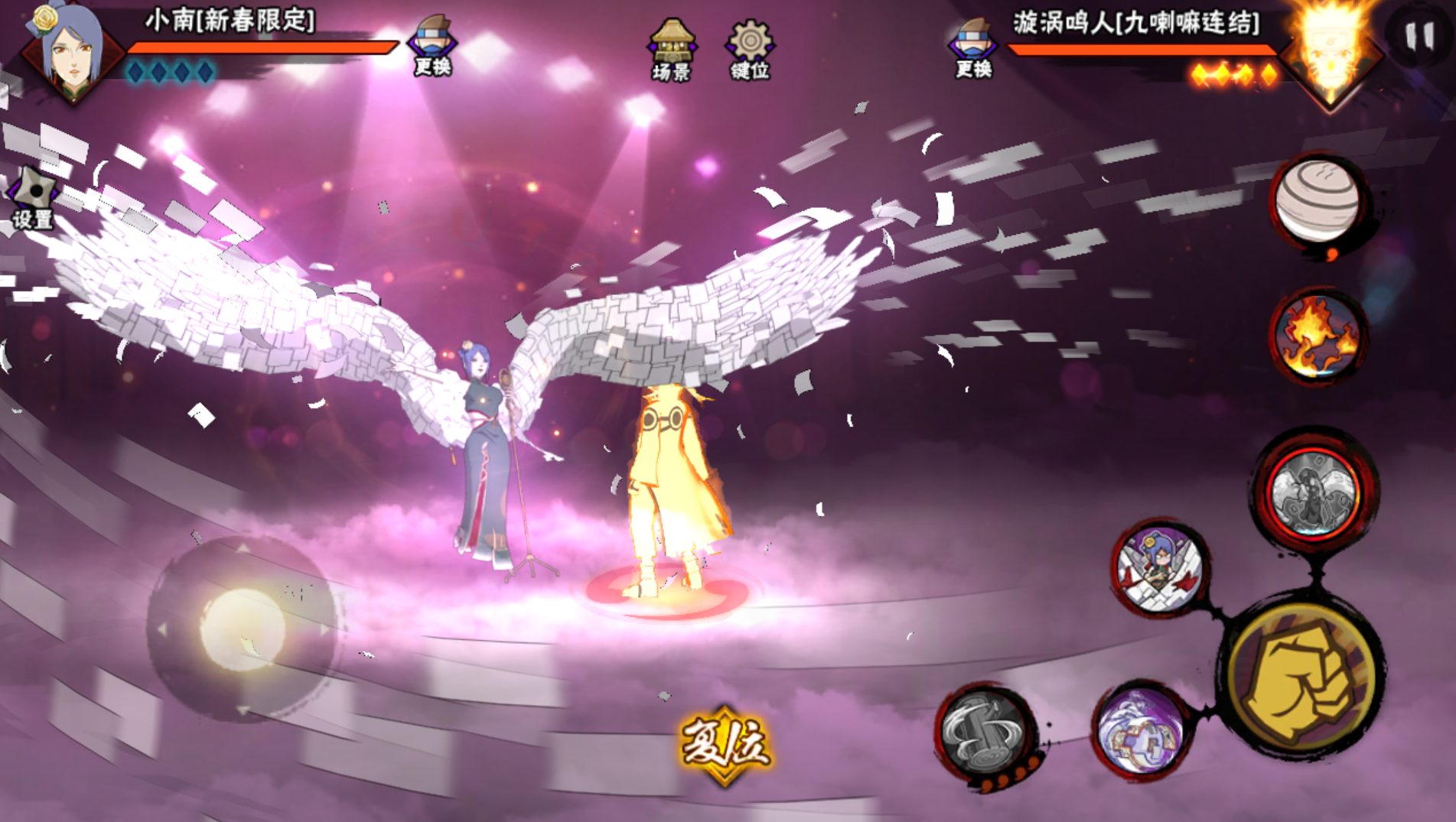Pause the battle with the pause button

1419,36
